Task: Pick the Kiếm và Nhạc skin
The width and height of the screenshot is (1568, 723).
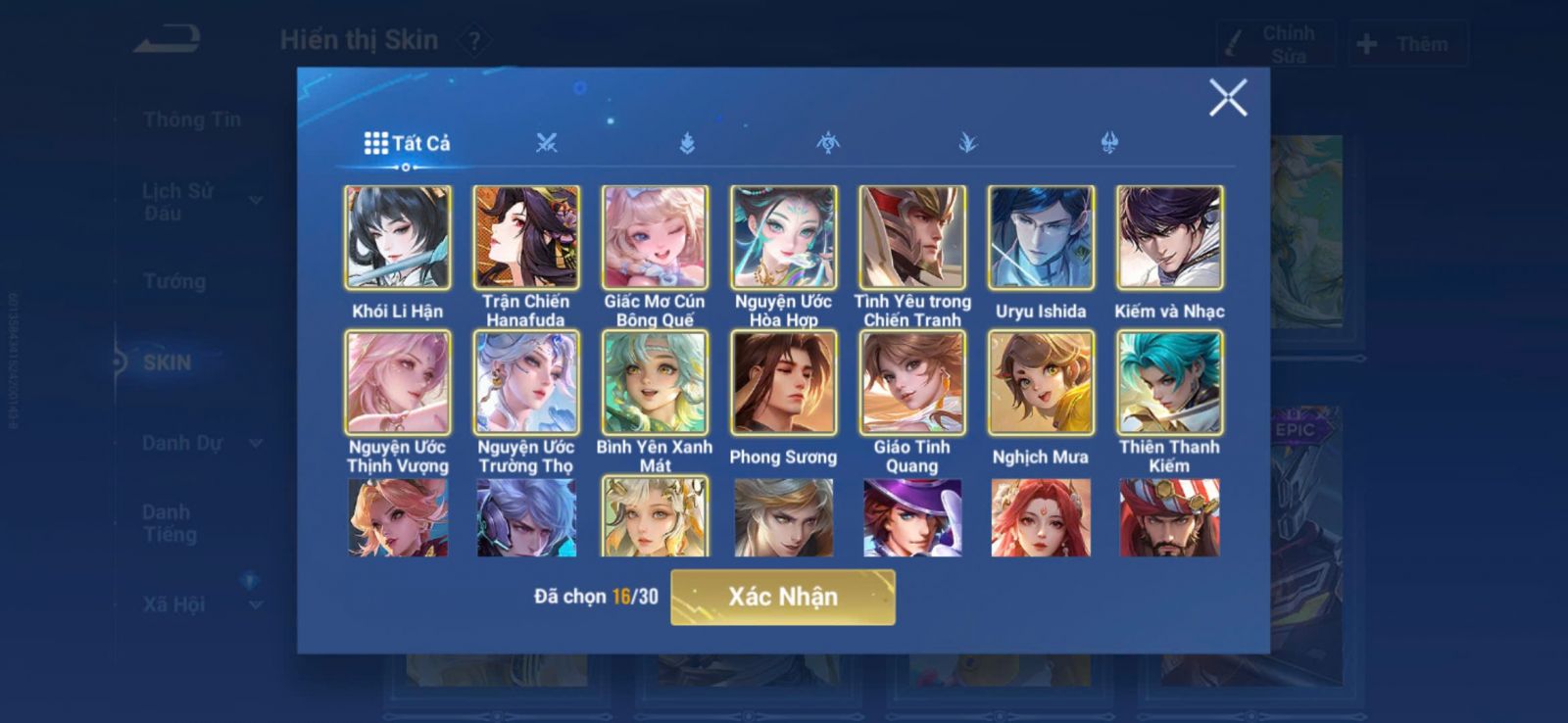Action: 1169,238
